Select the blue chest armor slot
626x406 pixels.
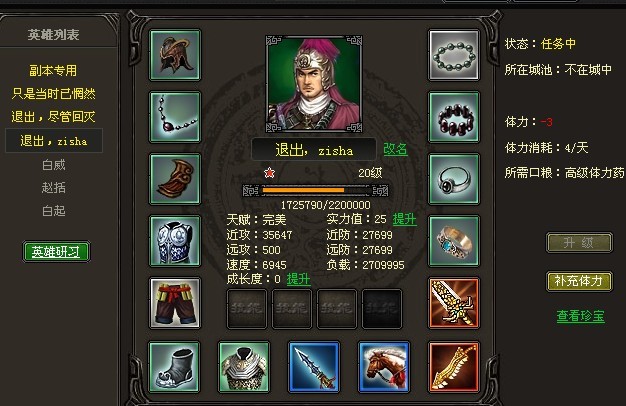pyautogui.click(x=174, y=240)
